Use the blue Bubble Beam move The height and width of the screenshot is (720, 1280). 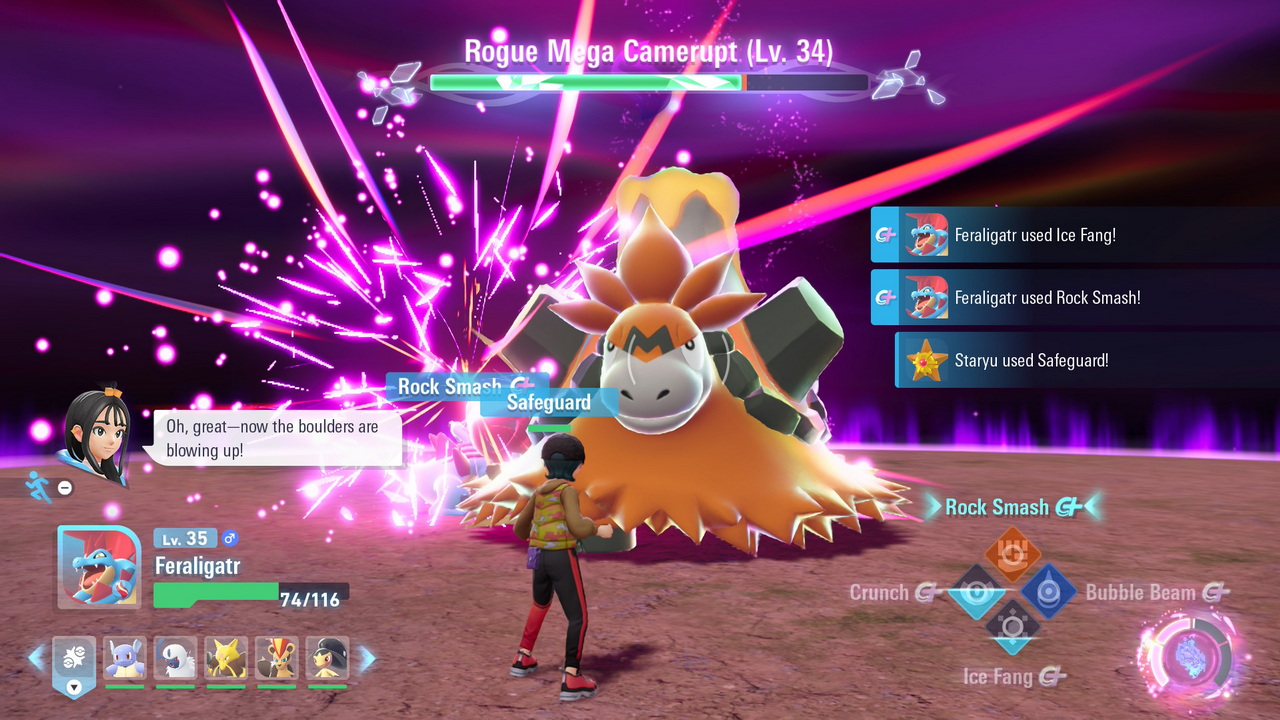[1048, 592]
